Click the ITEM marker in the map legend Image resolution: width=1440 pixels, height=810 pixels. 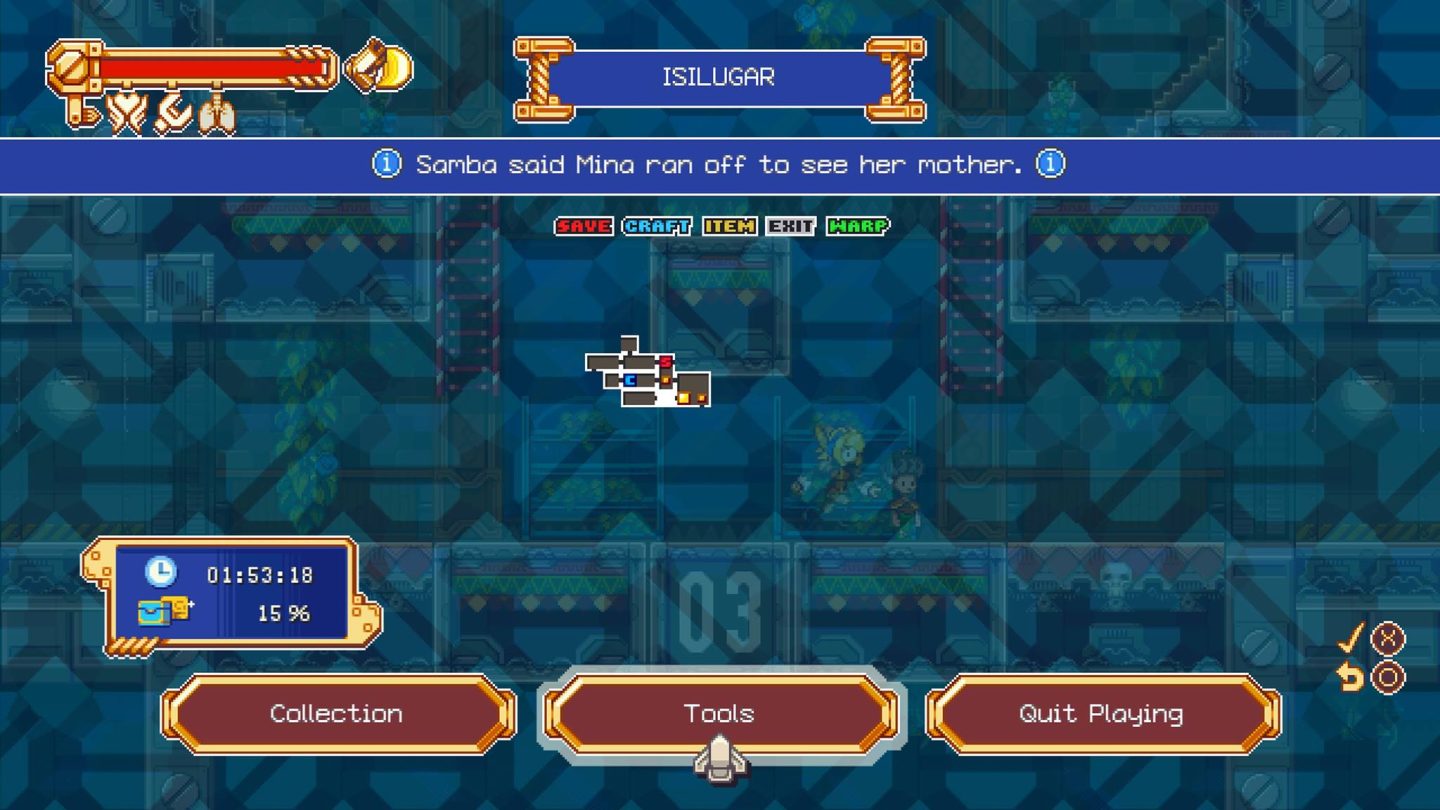(731, 226)
